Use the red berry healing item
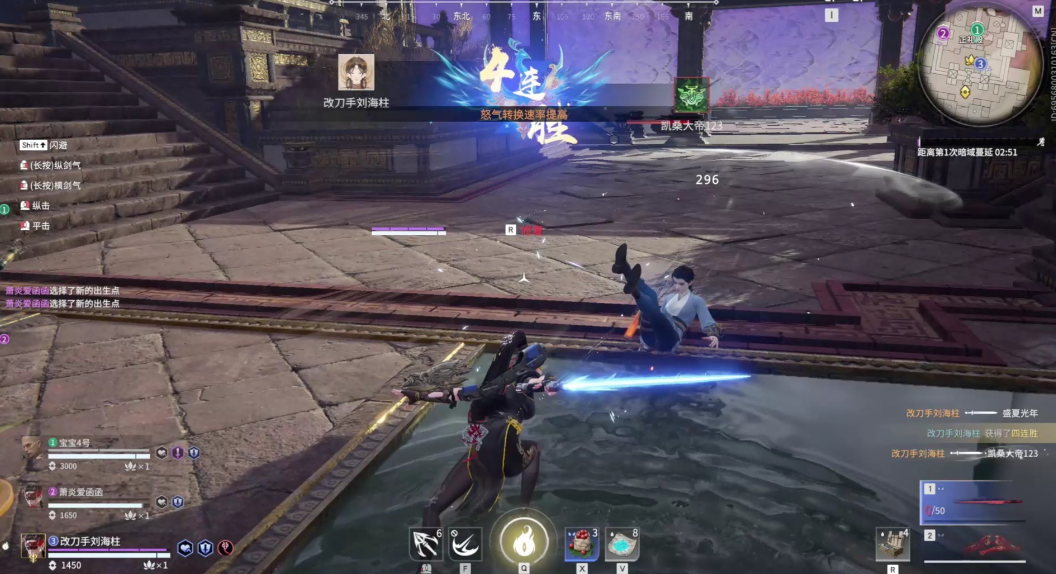The width and height of the screenshot is (1056, 574). (581, 543)
